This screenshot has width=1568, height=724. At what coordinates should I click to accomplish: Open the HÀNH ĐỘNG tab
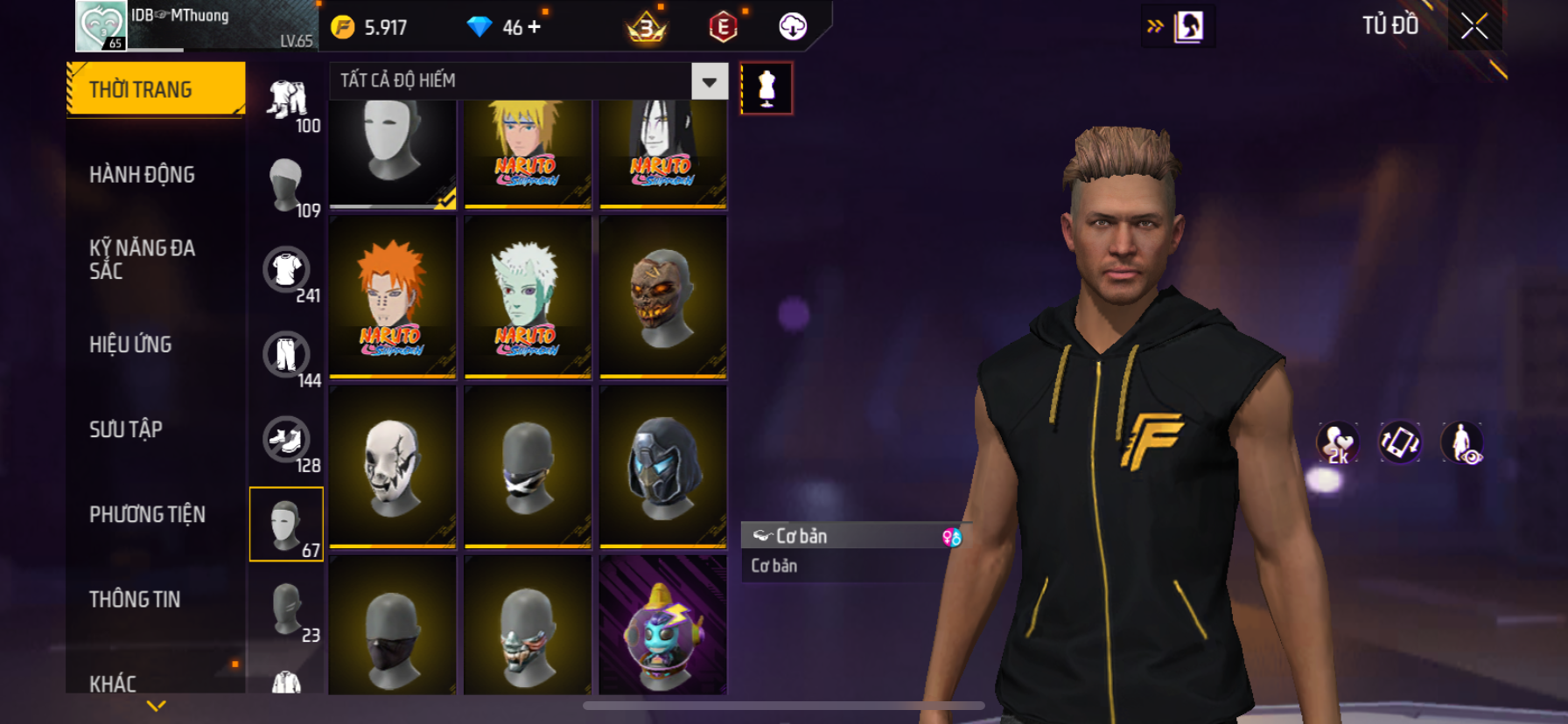(142, 175)
